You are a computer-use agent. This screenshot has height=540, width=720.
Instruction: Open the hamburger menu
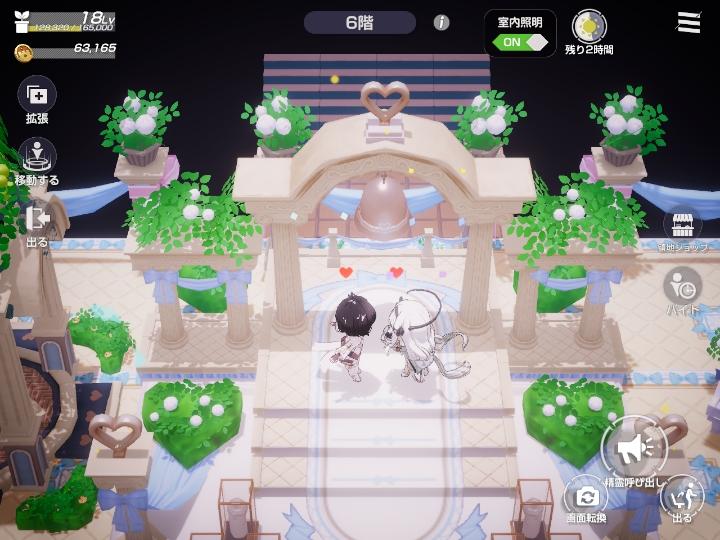point(689,22)
